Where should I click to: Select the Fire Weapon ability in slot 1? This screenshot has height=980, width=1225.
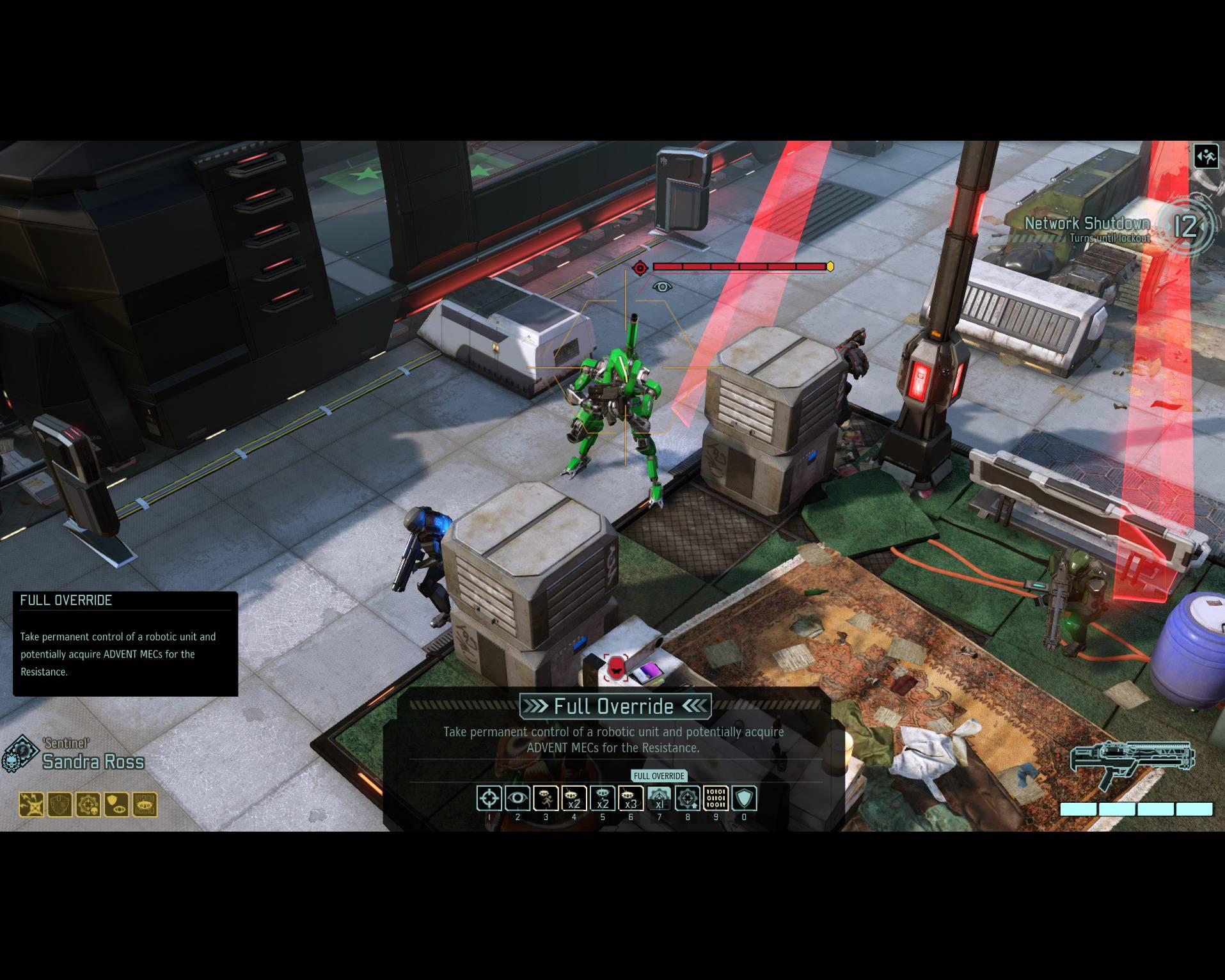[488, 798]
